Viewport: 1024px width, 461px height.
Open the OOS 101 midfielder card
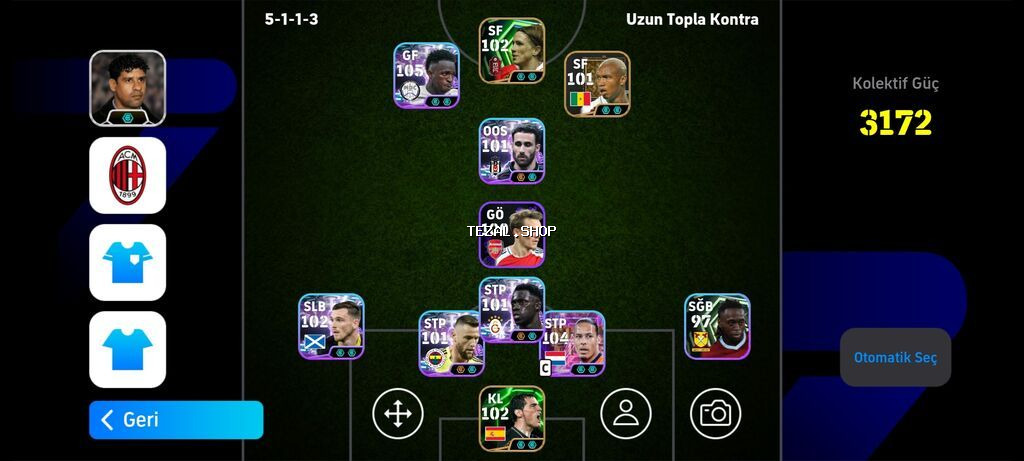click(512, 151)
